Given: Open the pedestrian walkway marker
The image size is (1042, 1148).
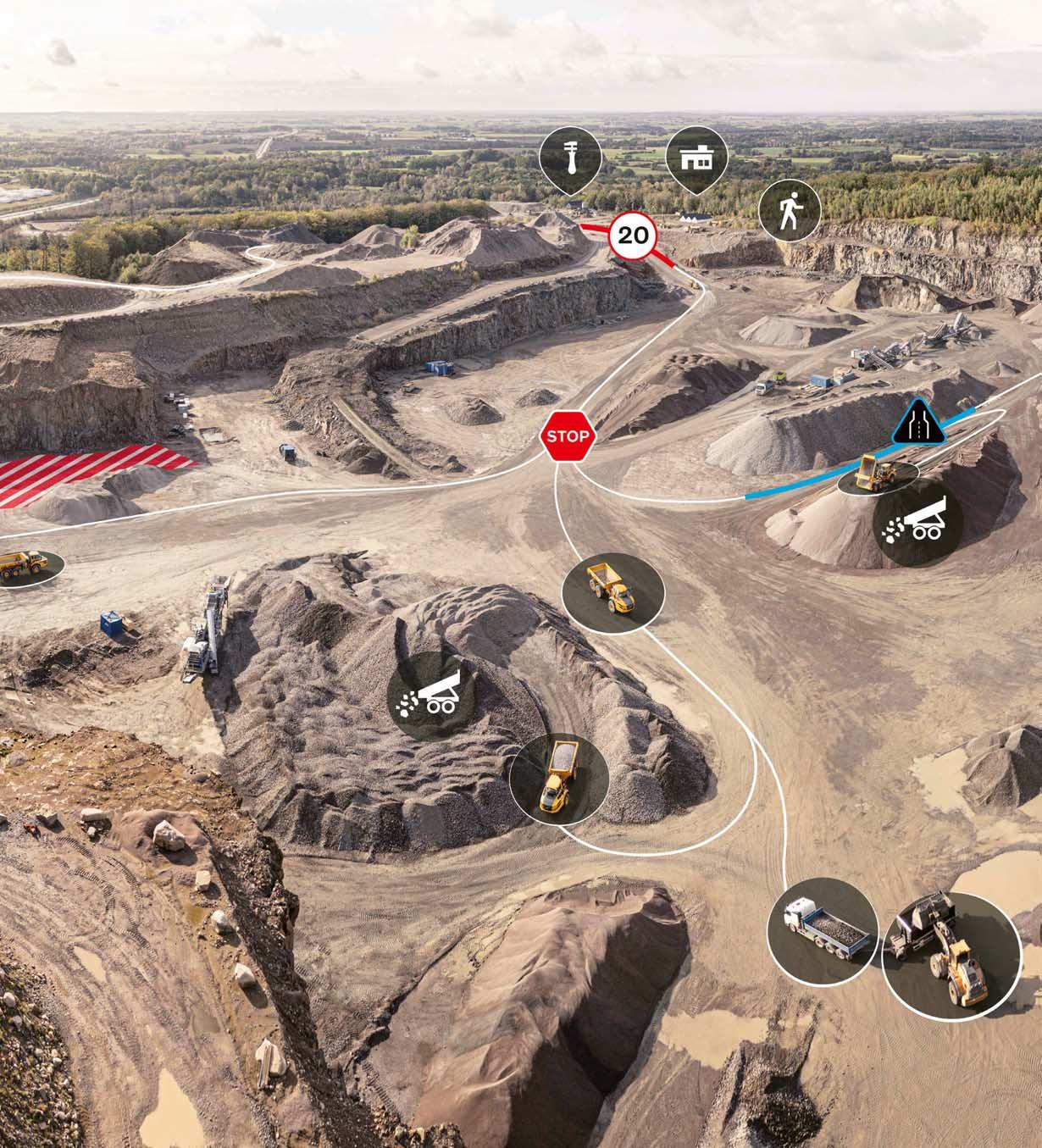Looking at the screenshot, I should 789,211.
